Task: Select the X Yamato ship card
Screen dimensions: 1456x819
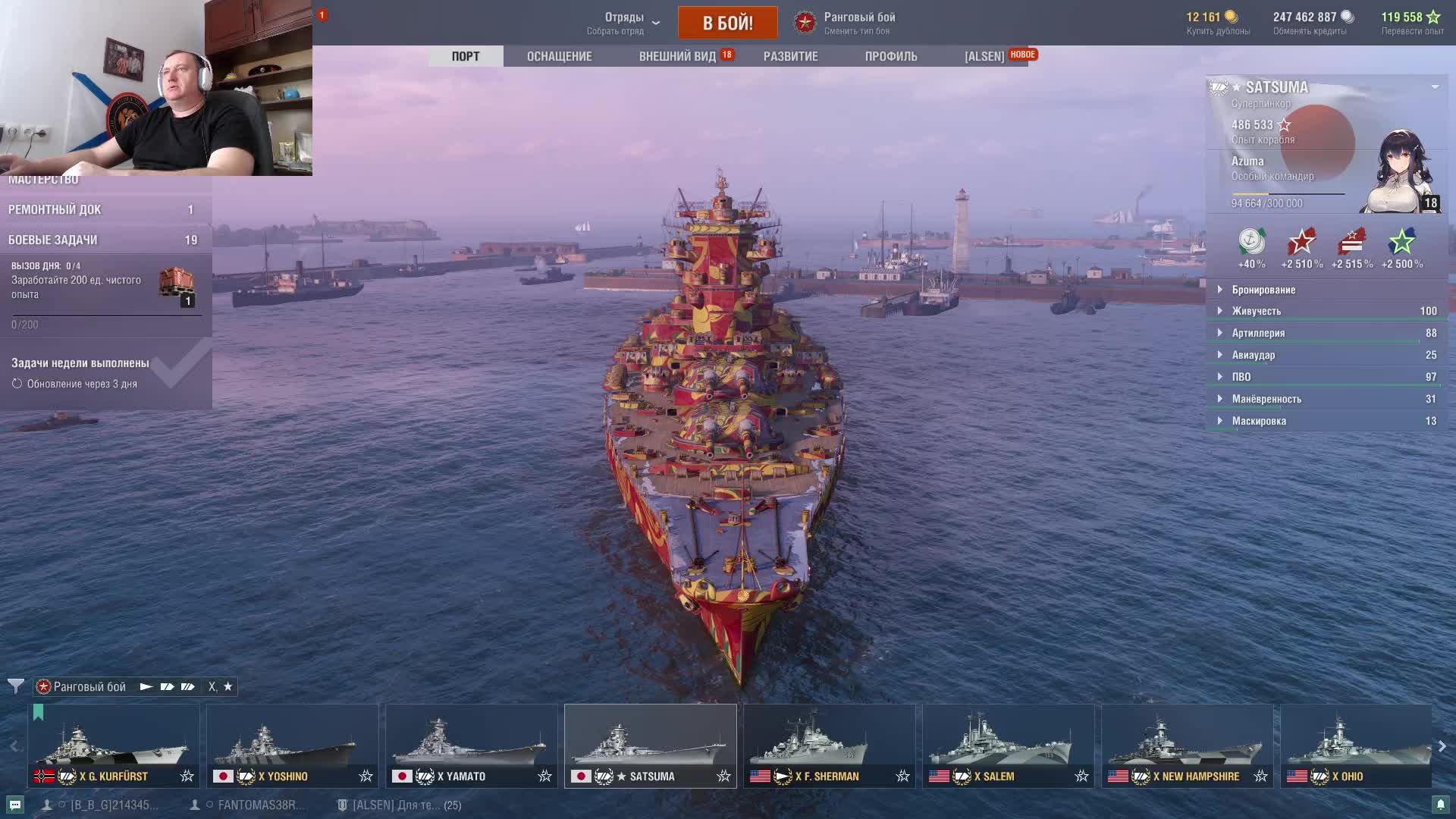Action: (471, 745)
